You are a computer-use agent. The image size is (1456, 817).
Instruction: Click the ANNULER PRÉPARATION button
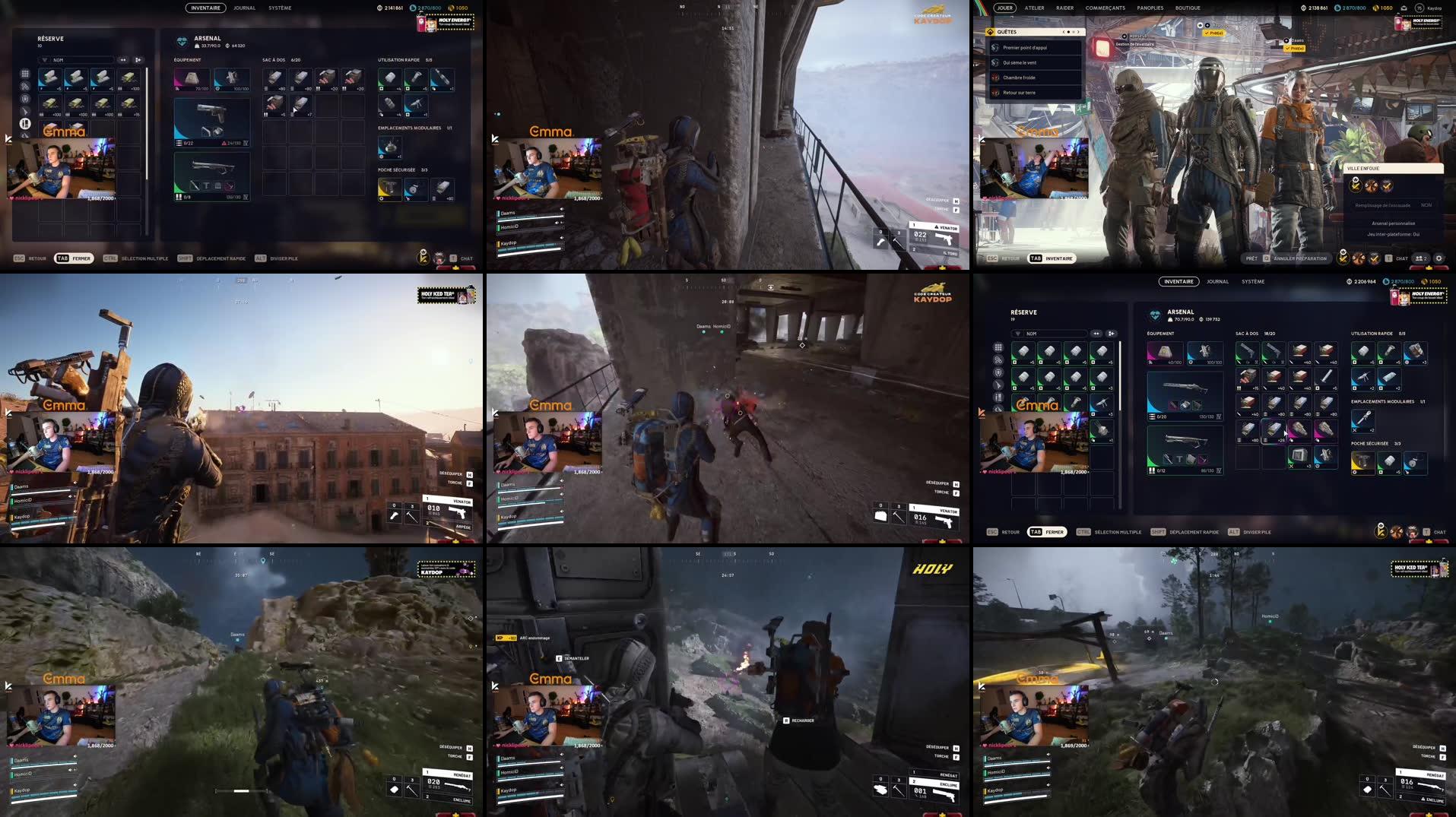pos(1300,258)
